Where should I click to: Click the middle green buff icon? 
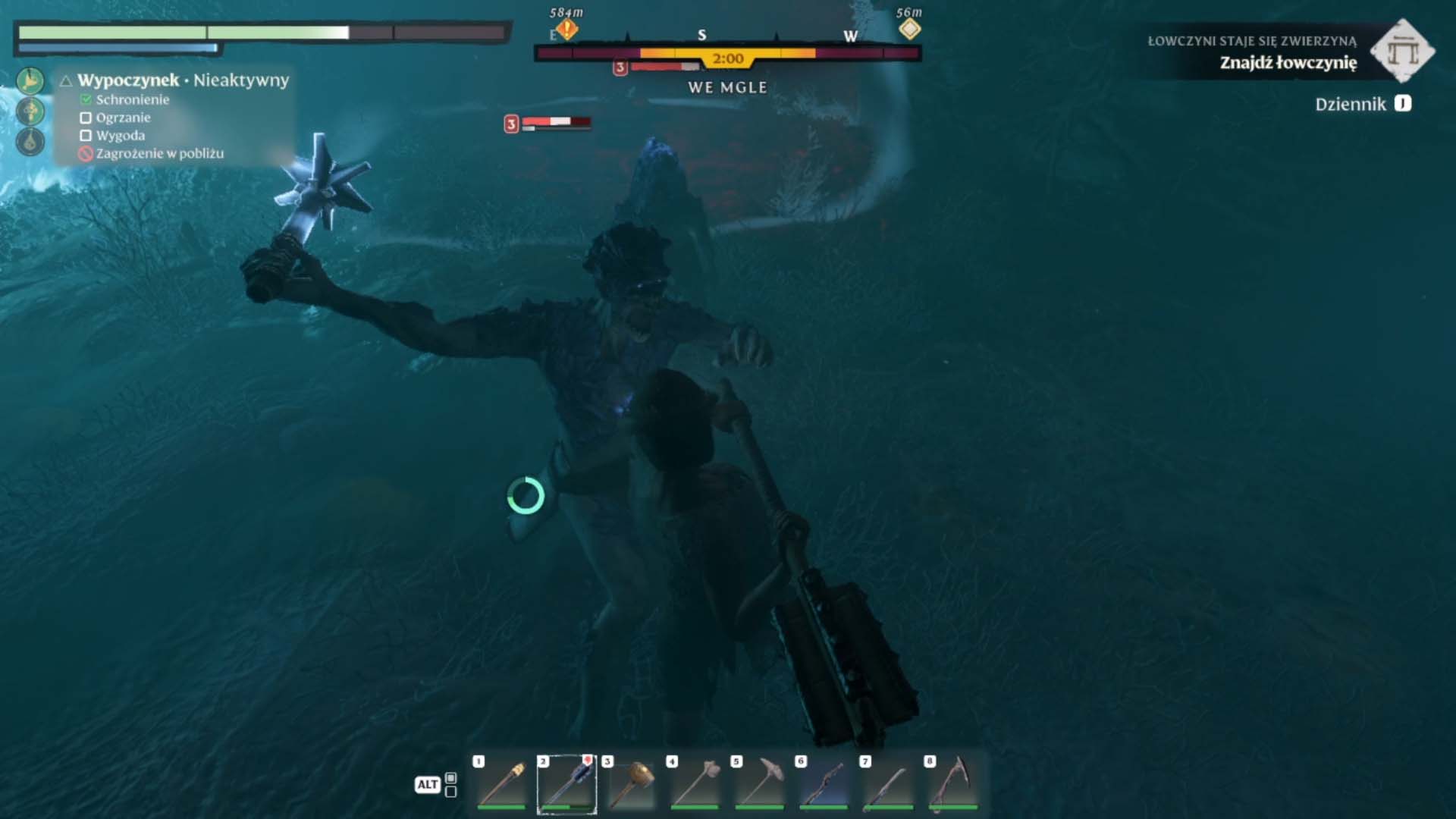30,111
